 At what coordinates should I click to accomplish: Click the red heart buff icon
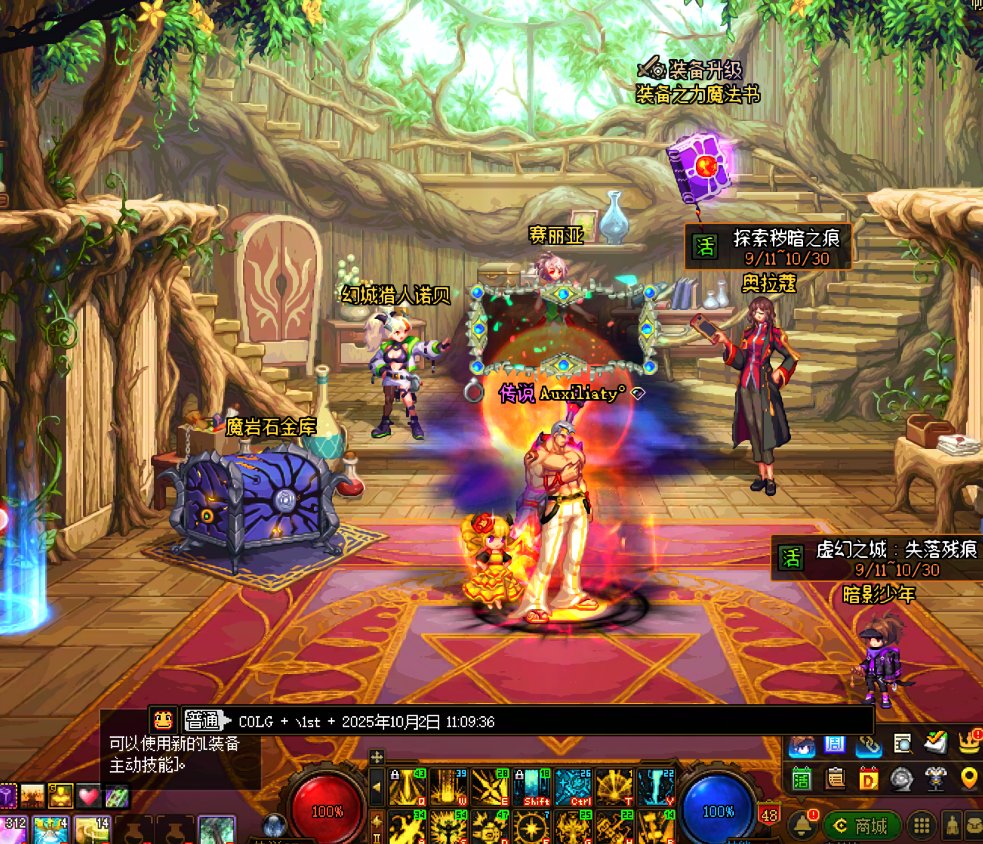click(89, 796)
